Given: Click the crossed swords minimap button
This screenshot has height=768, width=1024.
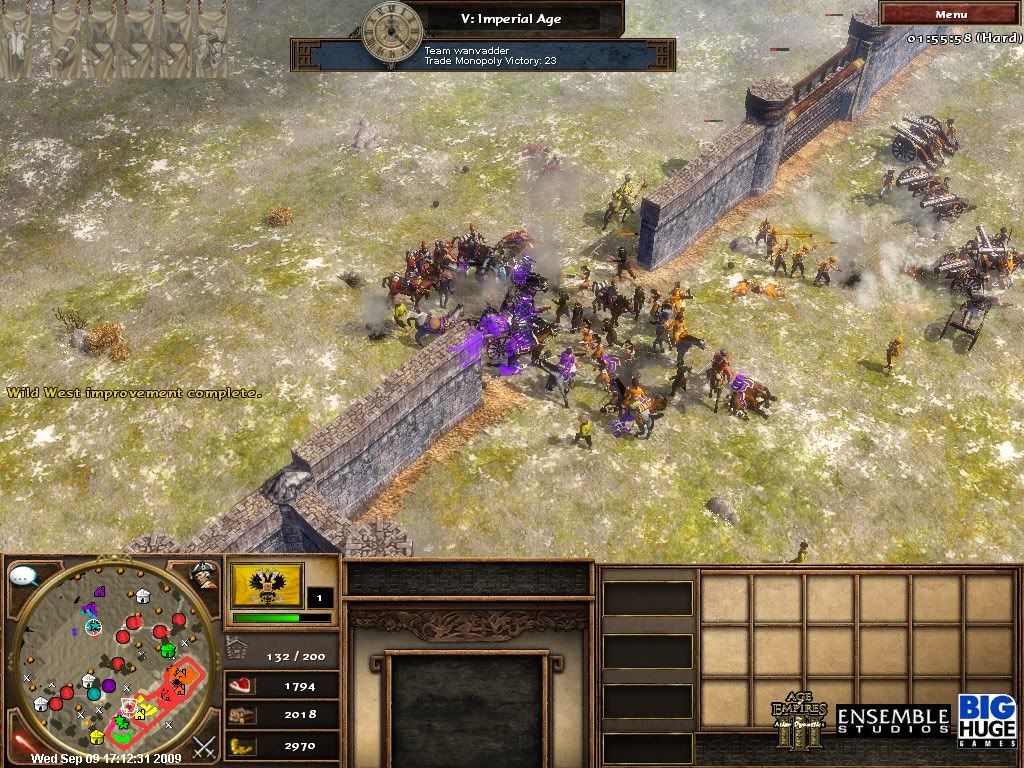Looking at the screenshot, I should coord(205,746).
